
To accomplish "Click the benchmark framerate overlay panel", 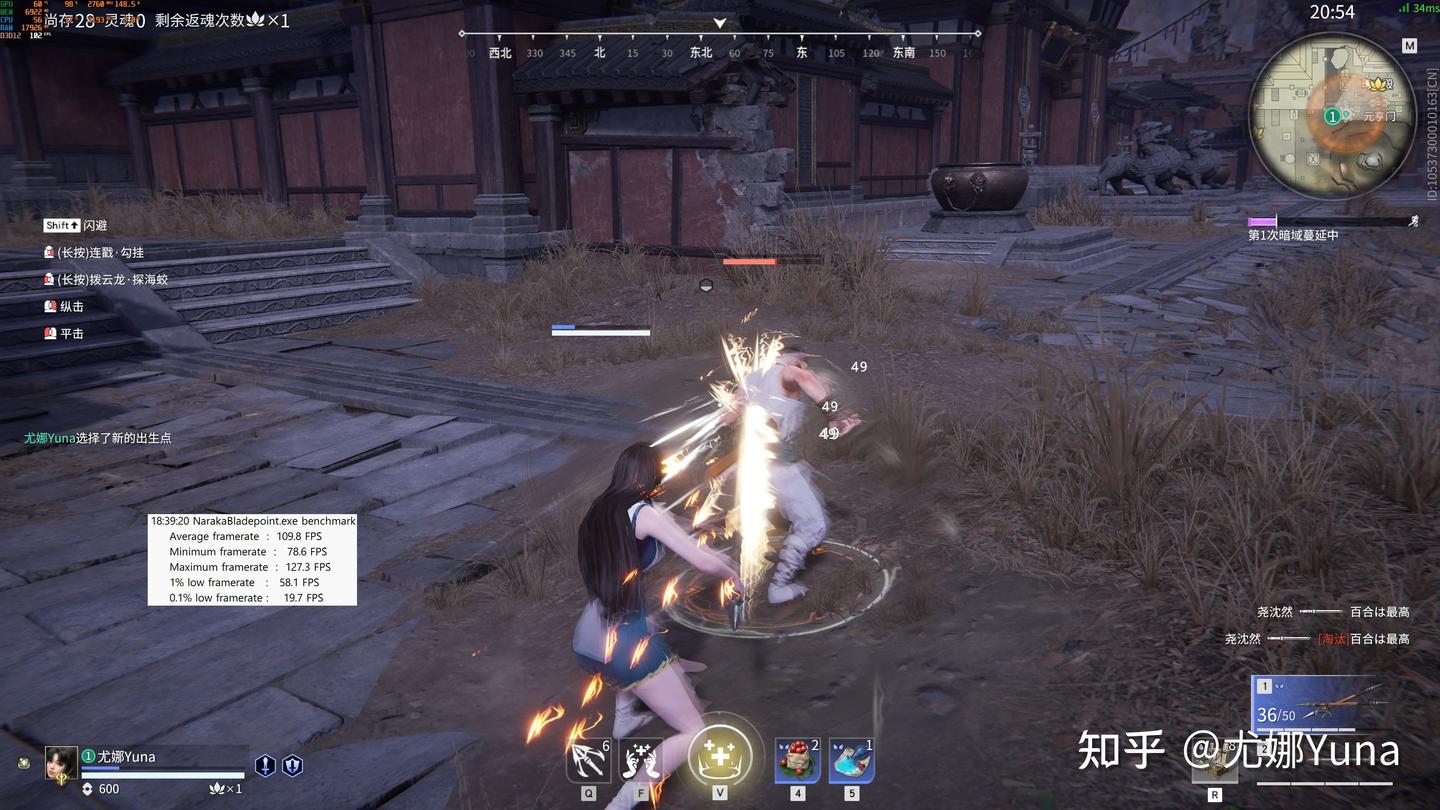I will (252, 559).
